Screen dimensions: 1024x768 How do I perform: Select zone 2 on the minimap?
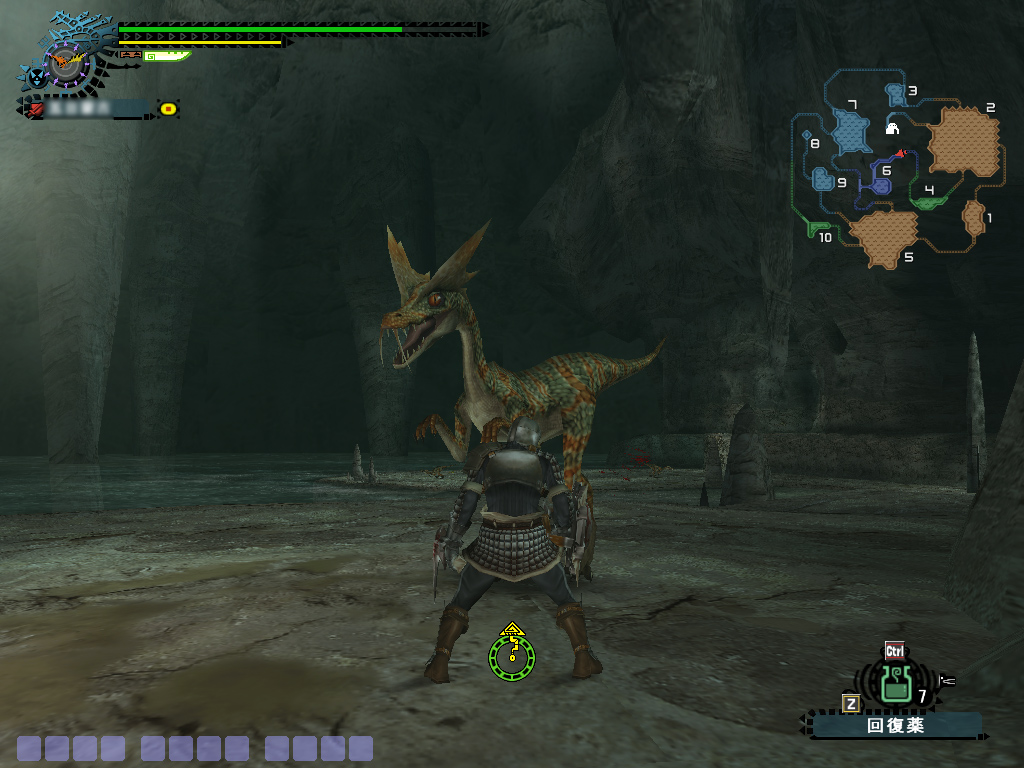(964, 142)
